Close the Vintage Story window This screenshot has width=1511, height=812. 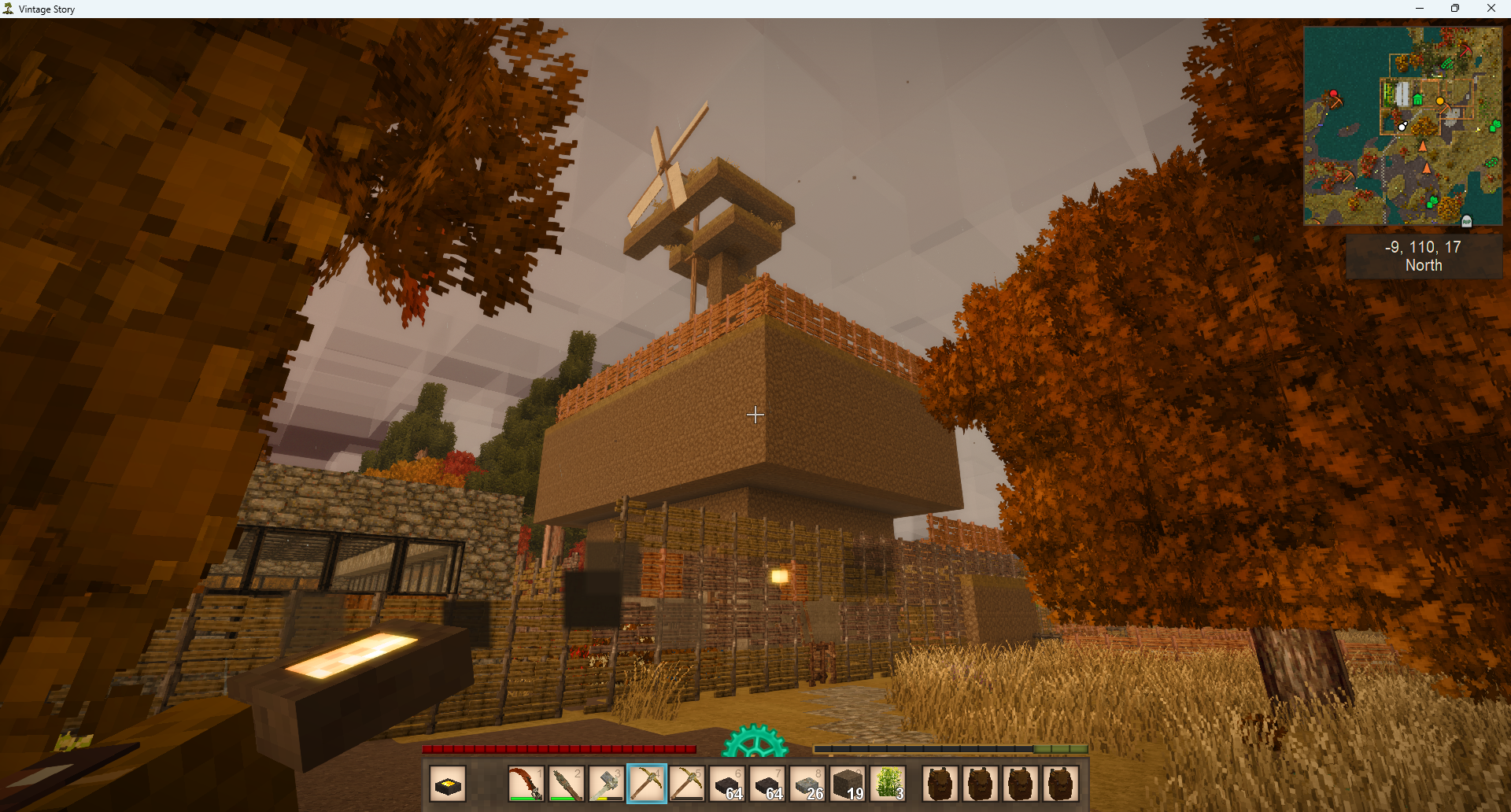click(x=1491, y=9)
